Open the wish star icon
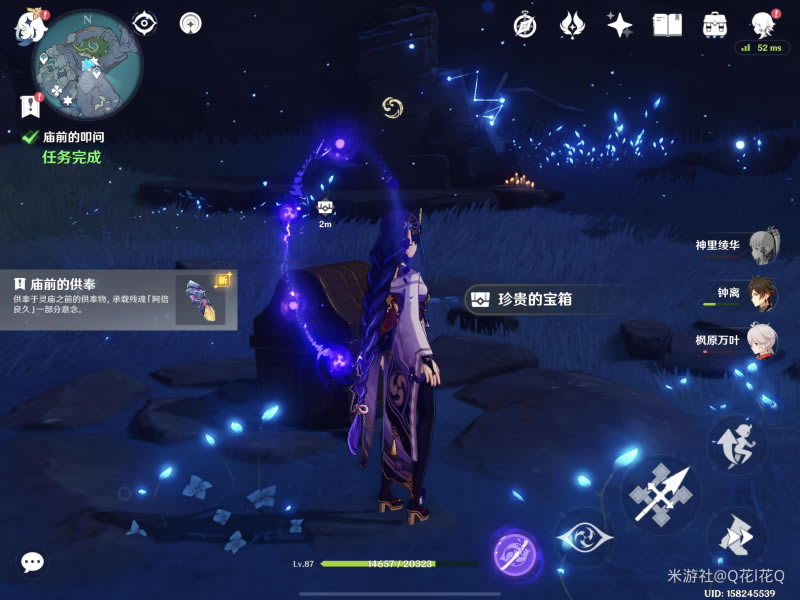 coord(620,25)
